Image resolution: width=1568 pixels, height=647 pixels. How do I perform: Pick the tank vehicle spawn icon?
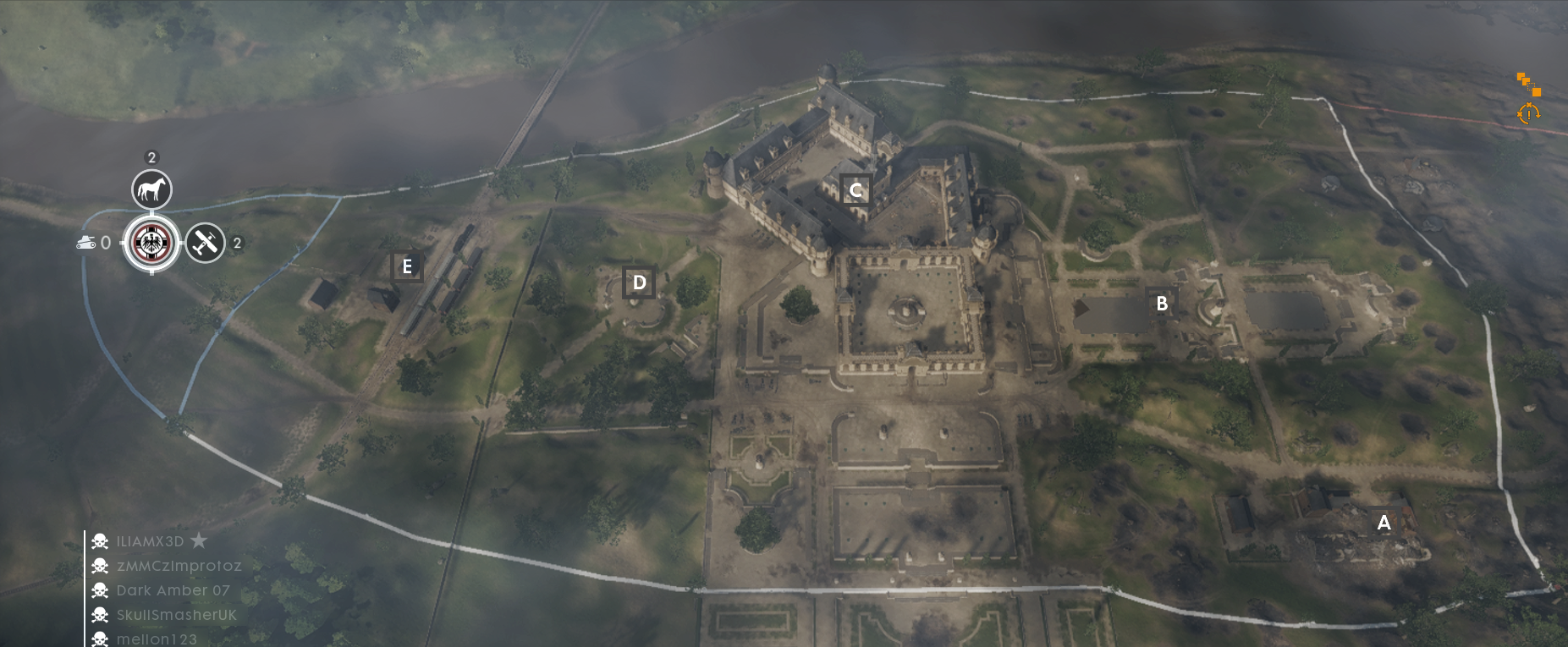click(86, 244)
